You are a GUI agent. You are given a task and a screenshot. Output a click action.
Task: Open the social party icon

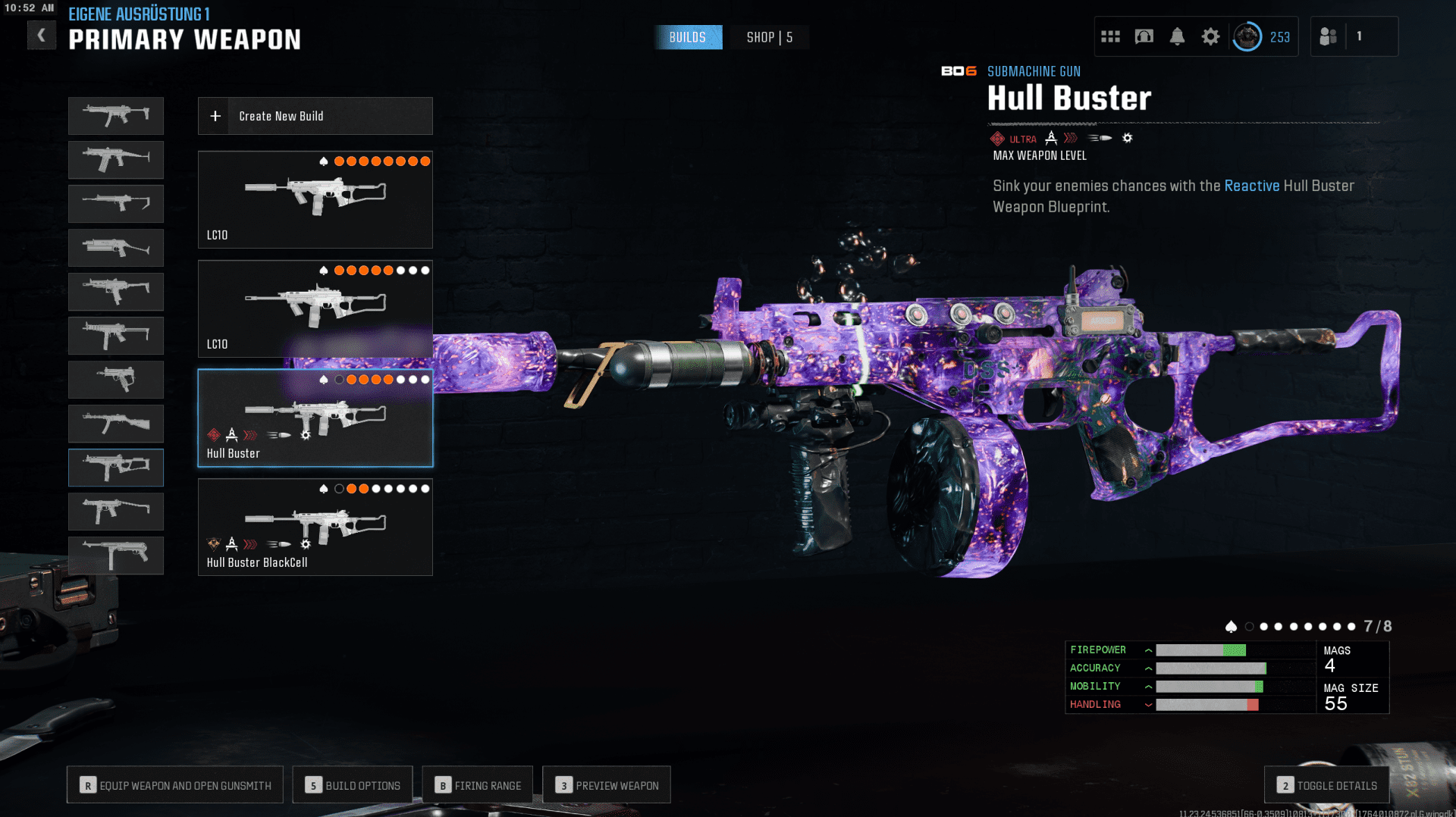(1328, 36)
